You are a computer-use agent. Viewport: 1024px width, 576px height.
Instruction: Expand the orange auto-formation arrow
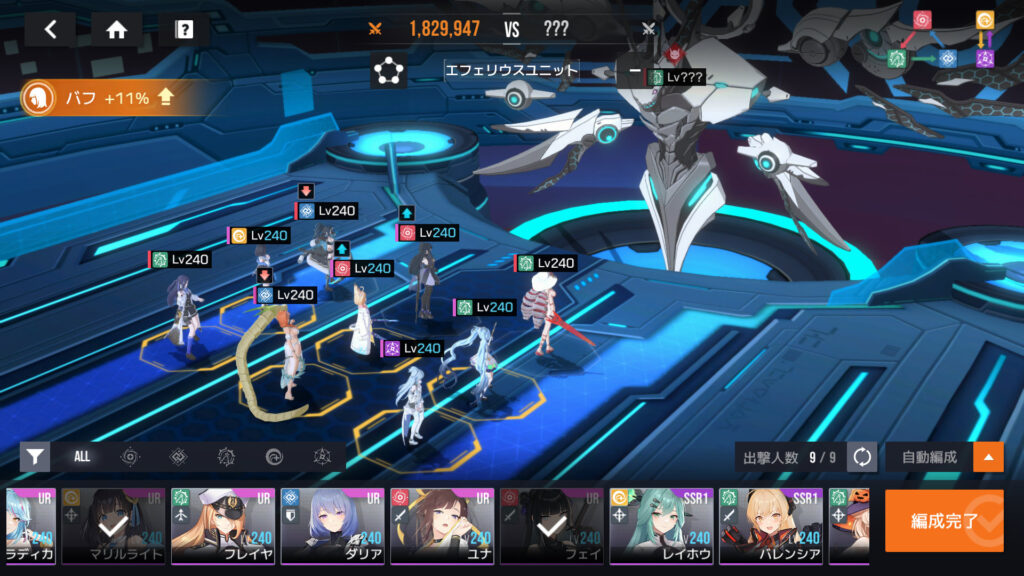(x=989, y=457)
